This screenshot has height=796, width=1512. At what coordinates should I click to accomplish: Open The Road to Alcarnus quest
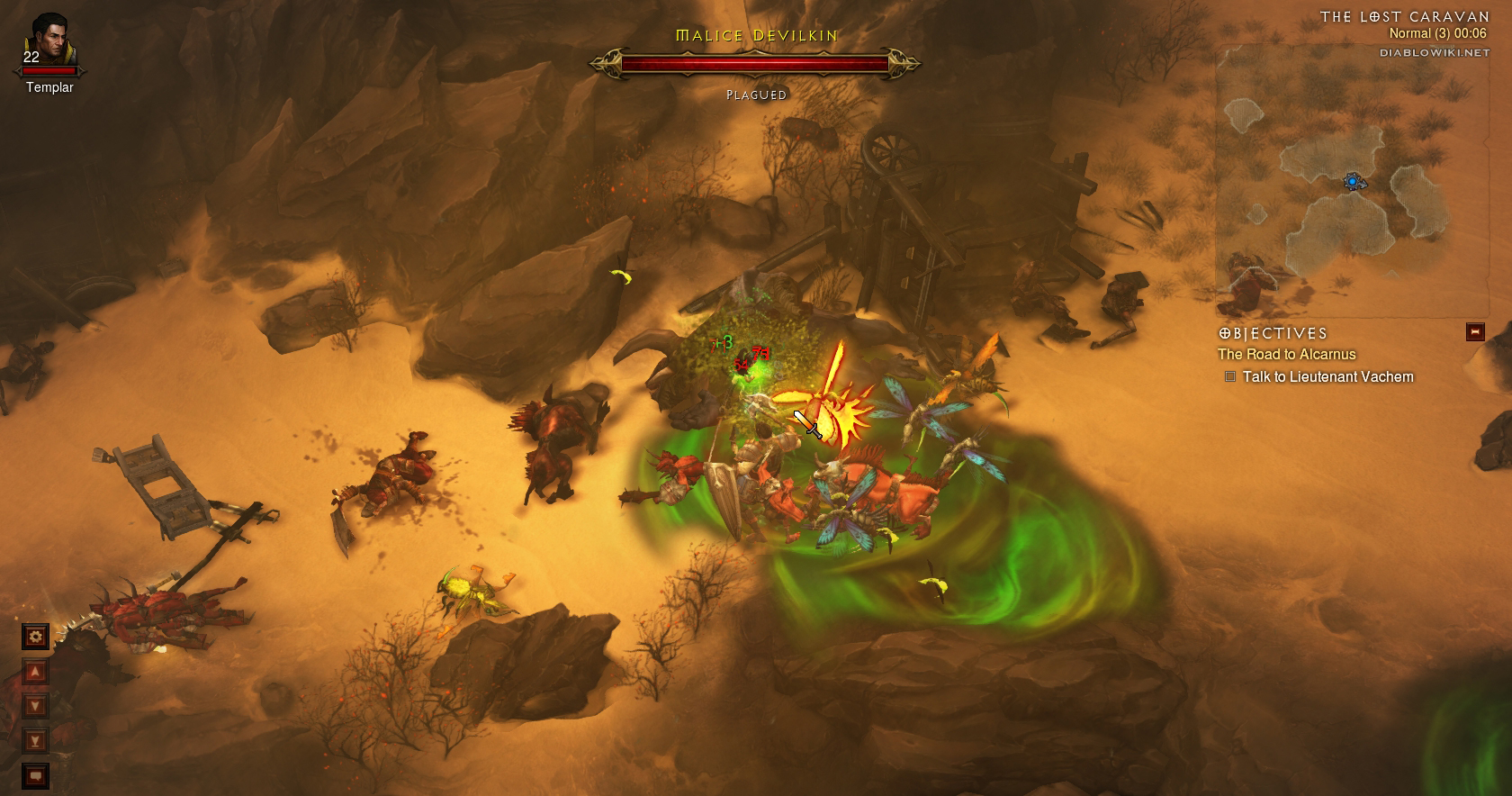(1286, 355)
